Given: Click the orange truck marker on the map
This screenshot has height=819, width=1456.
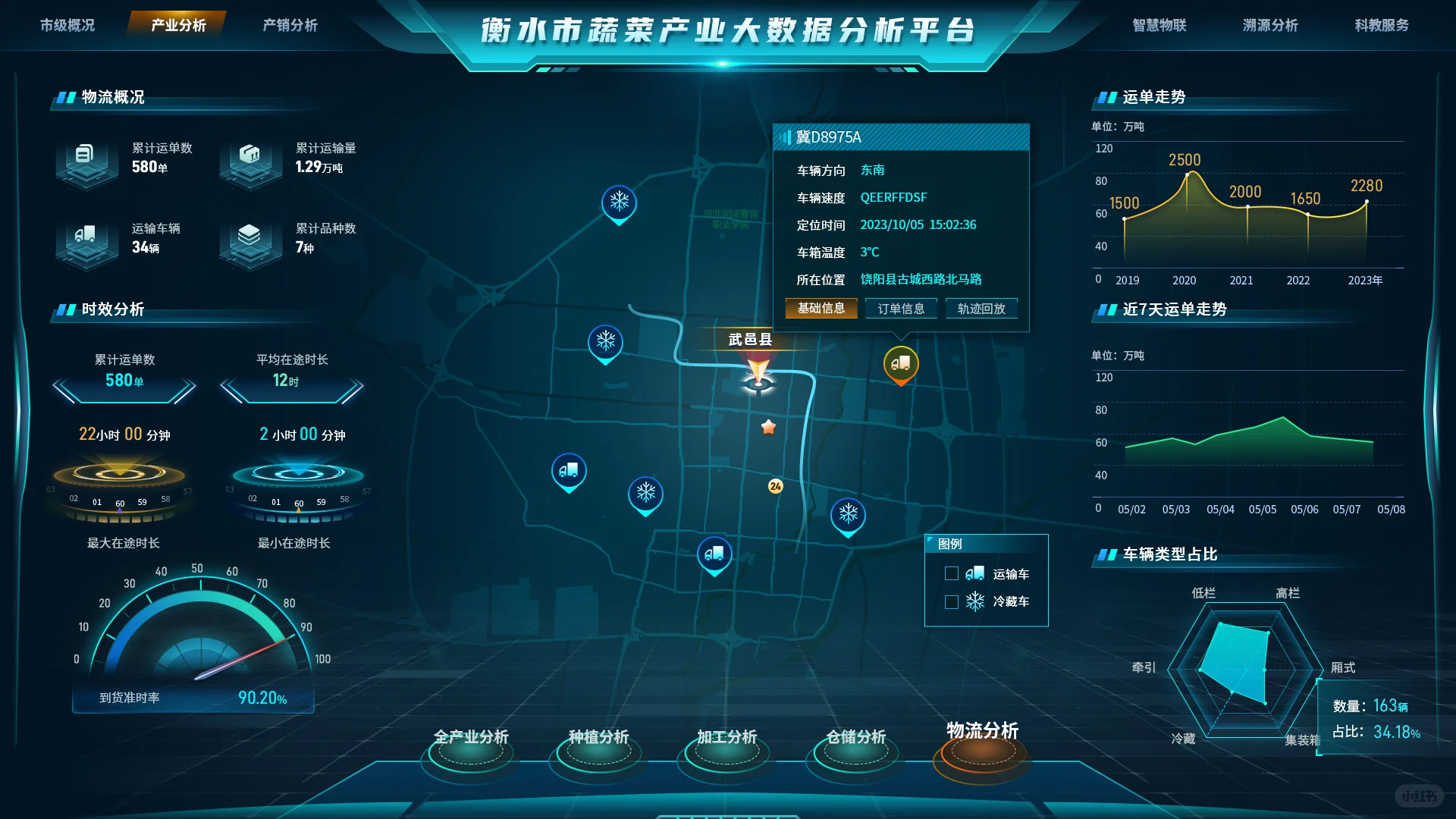Looking at the screenshot, I should 902,362.
